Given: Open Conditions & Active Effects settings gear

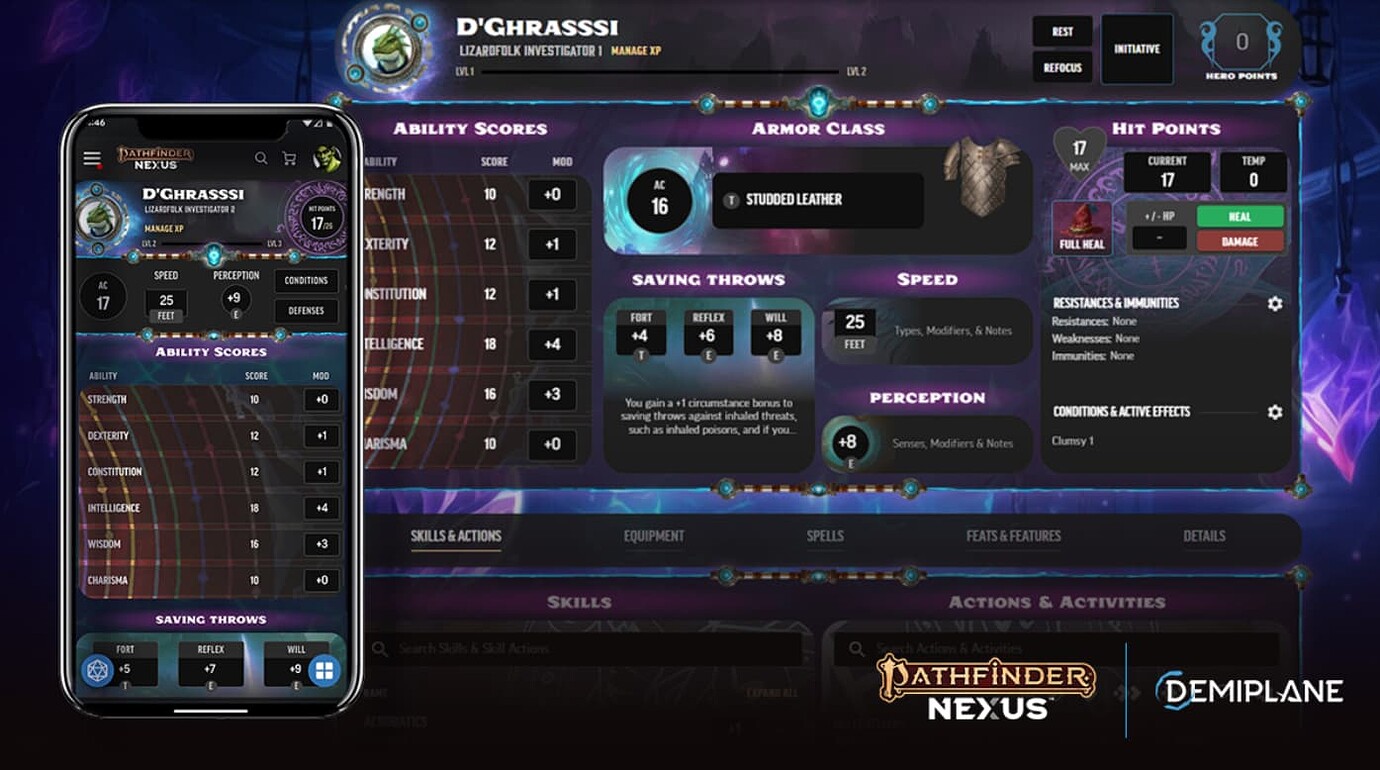Looking at the screenshot, I should pyautogui.click(x=1274, y=411).
